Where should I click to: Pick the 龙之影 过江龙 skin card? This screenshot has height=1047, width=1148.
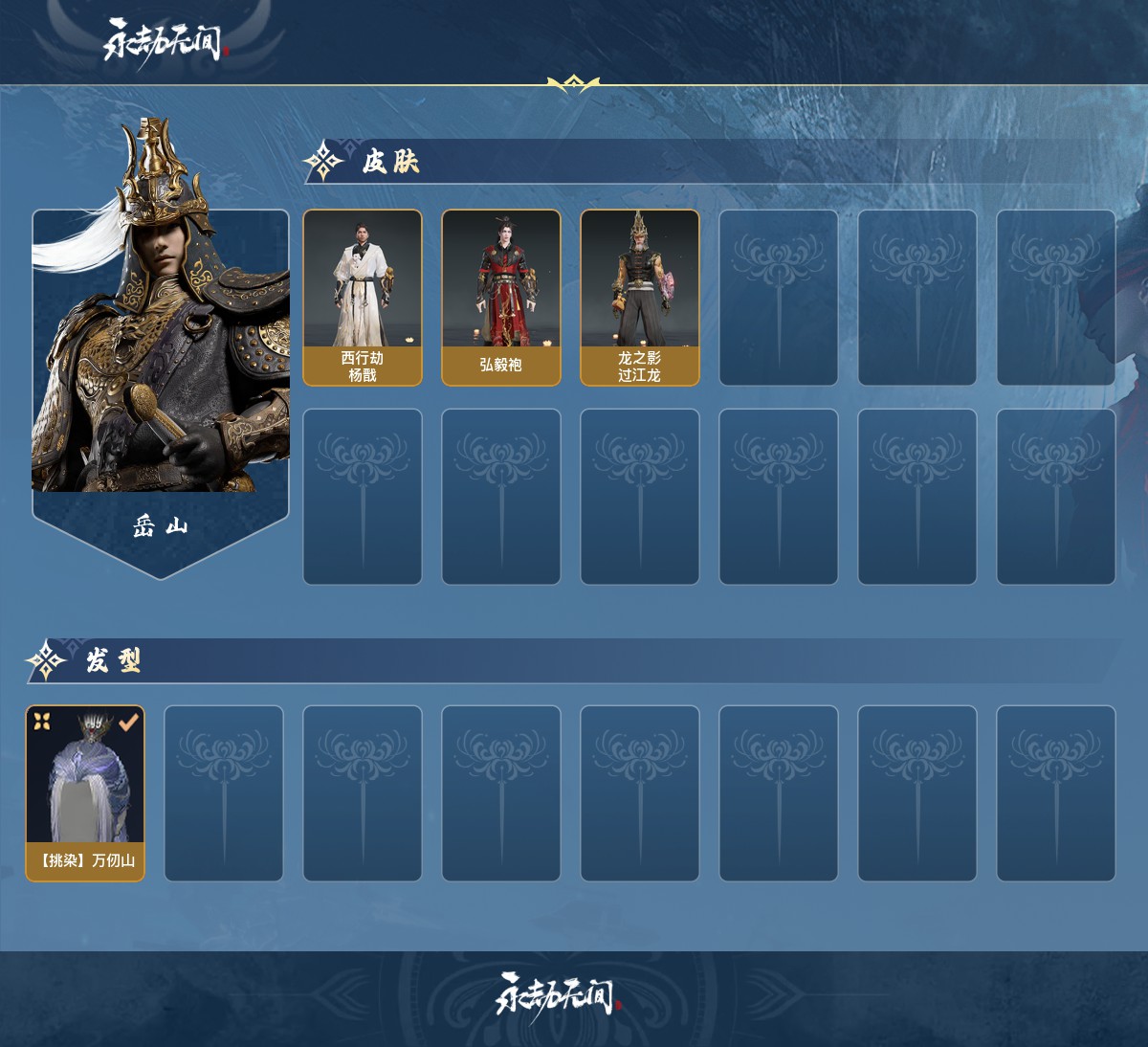[640, 298]
